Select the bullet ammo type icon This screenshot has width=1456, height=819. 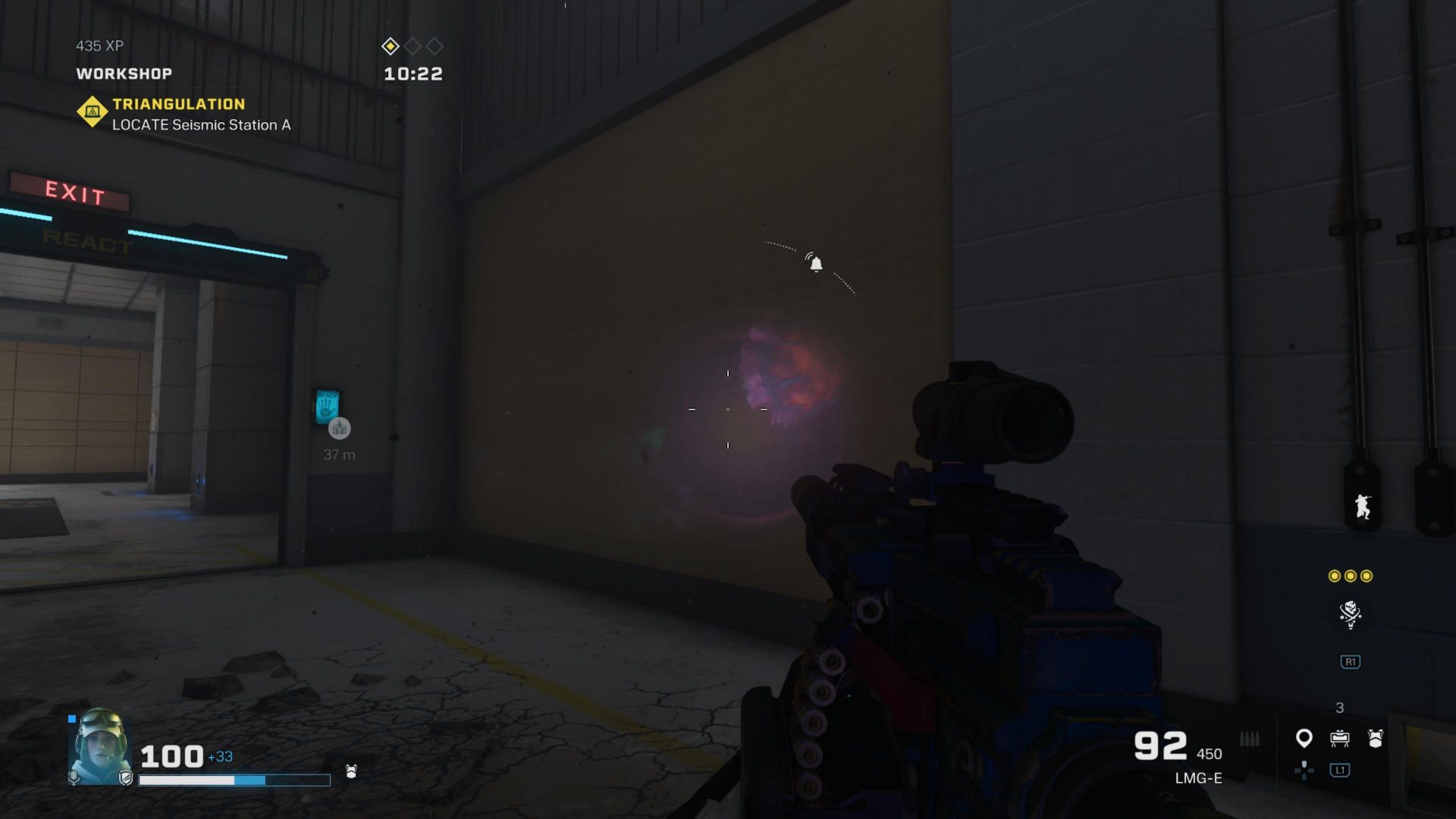click(x=1250, y=737)
